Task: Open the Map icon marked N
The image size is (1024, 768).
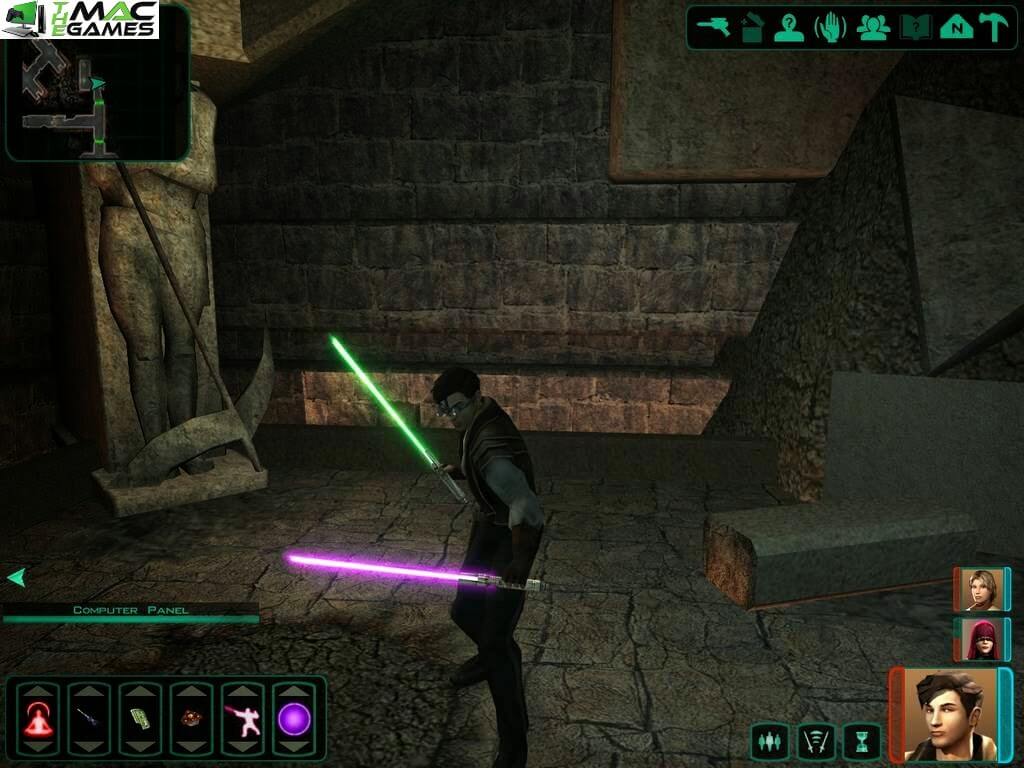Action: 956,27
